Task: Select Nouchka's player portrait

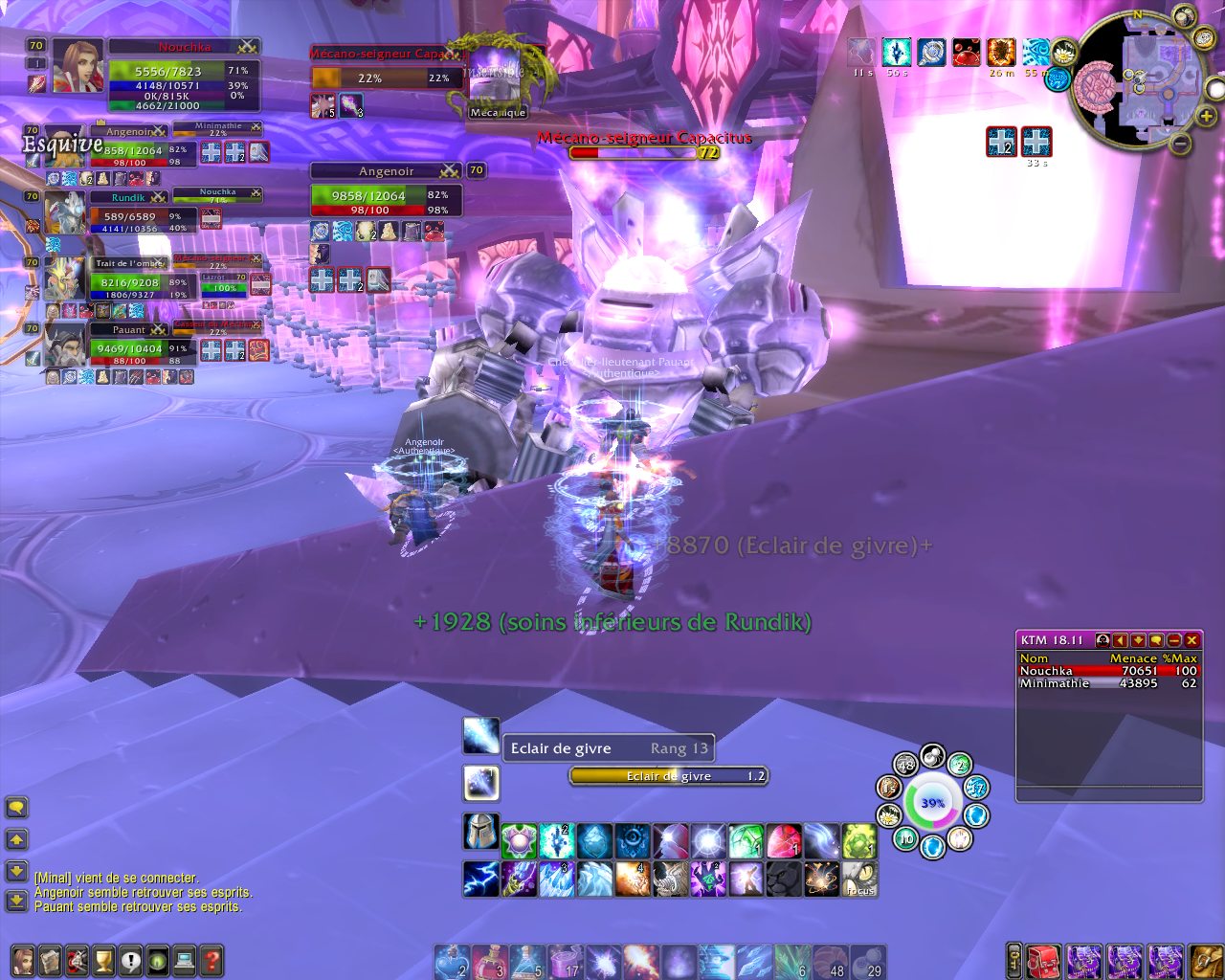Action: click(x=78, y=67)
